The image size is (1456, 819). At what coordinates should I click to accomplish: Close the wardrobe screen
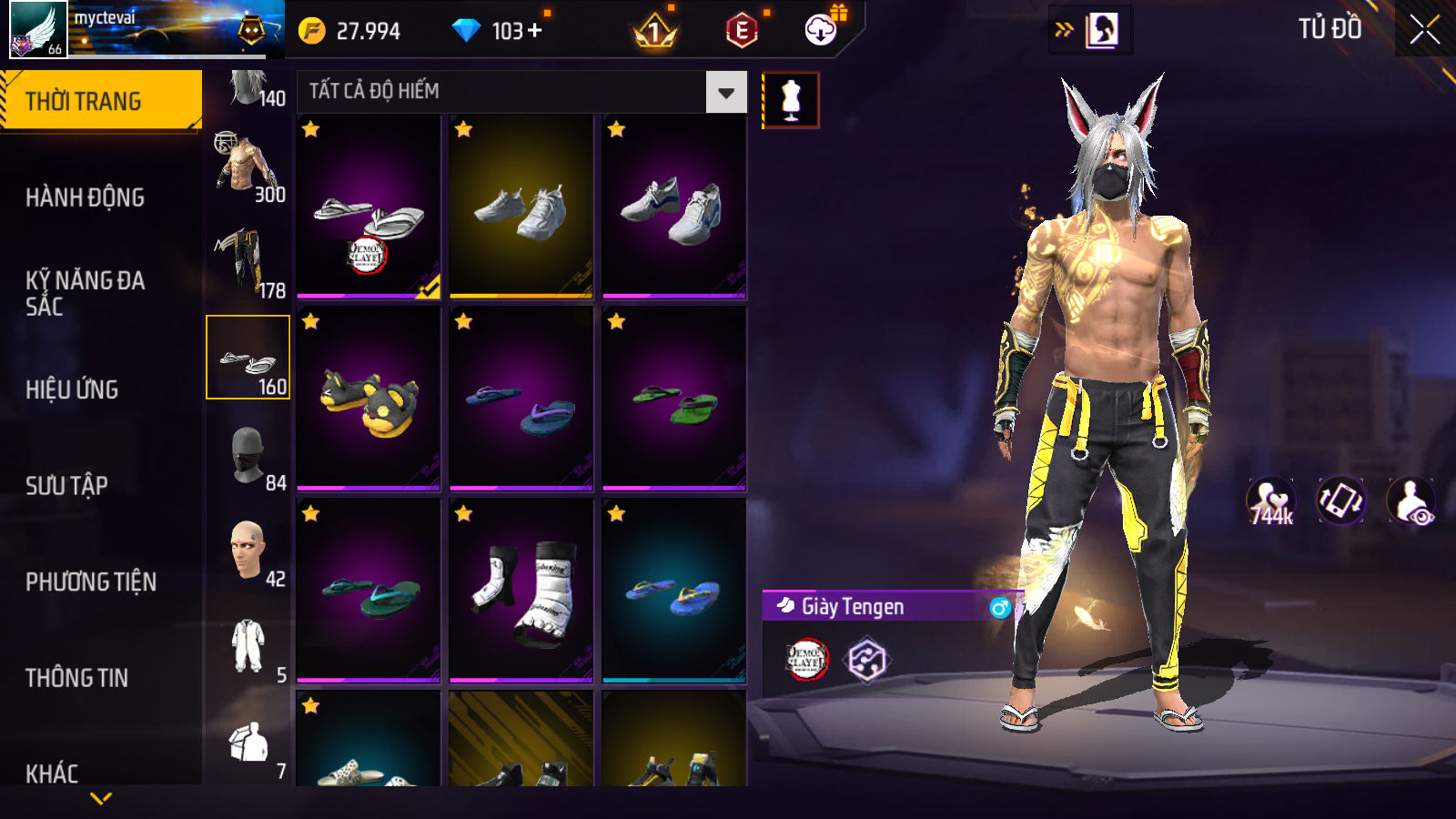1424,29
